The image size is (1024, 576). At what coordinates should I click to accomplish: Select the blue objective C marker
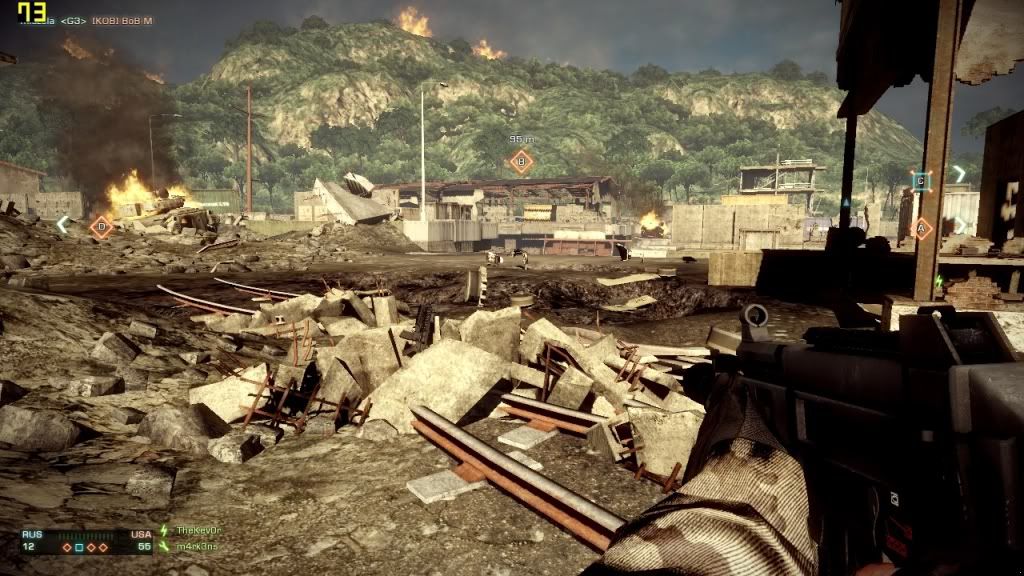[x=921, y=181]
